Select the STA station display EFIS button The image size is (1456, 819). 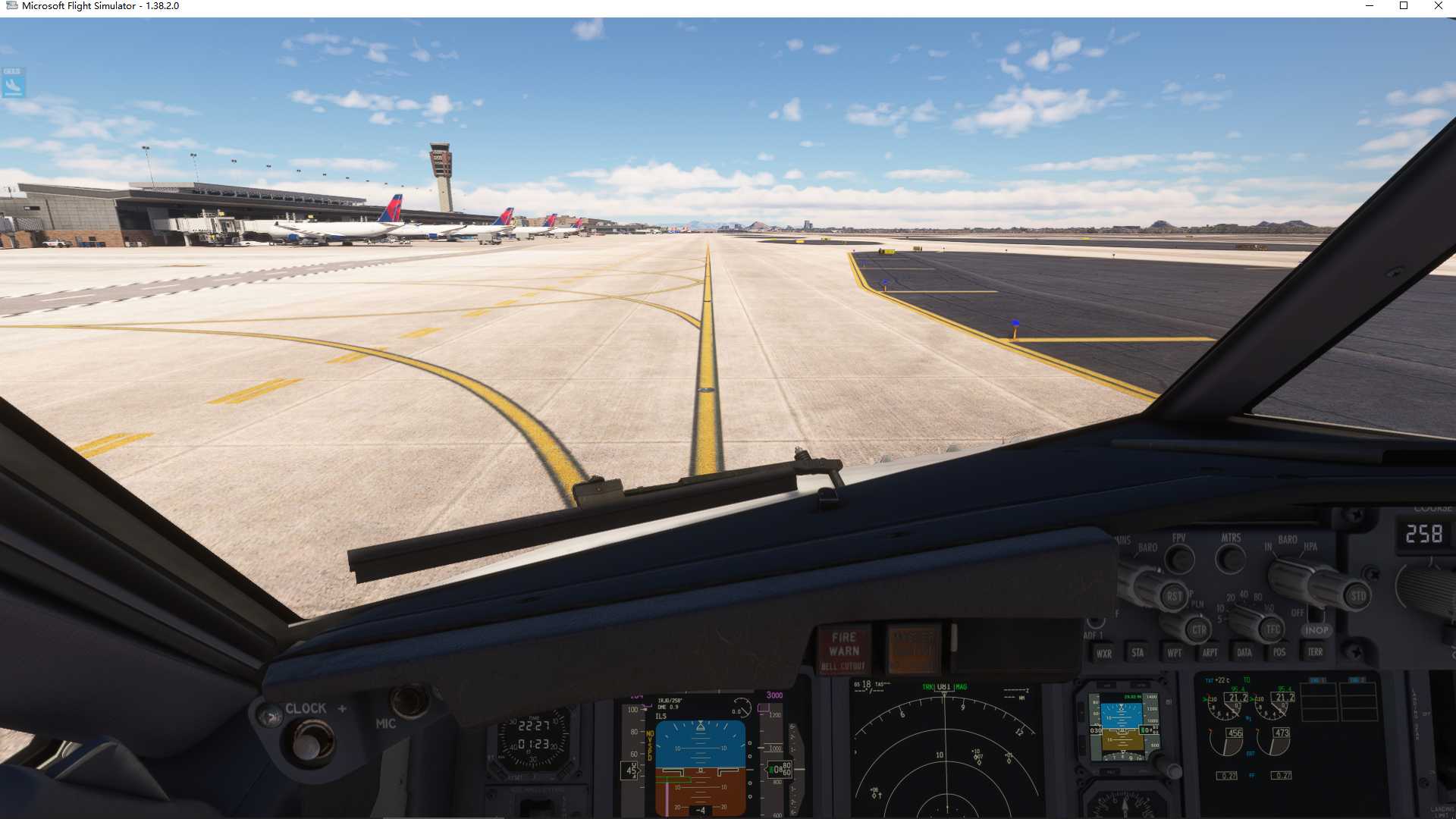point(1138,652)
